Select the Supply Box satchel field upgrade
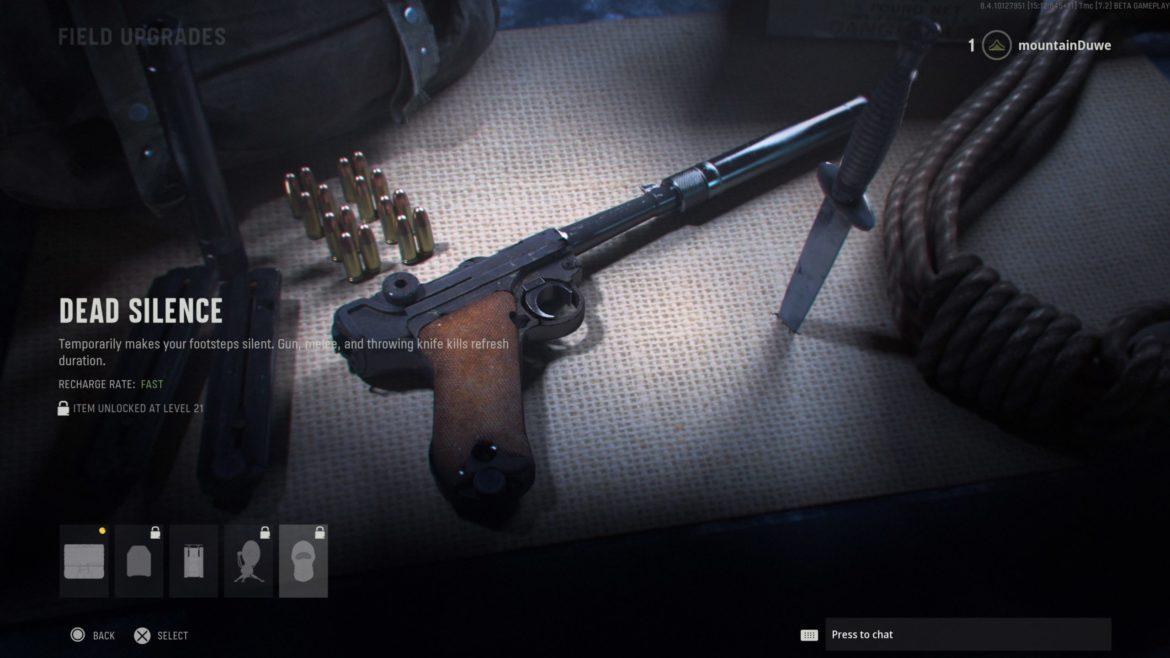This screenshot has width=1170, height=658. pos(84,561)
